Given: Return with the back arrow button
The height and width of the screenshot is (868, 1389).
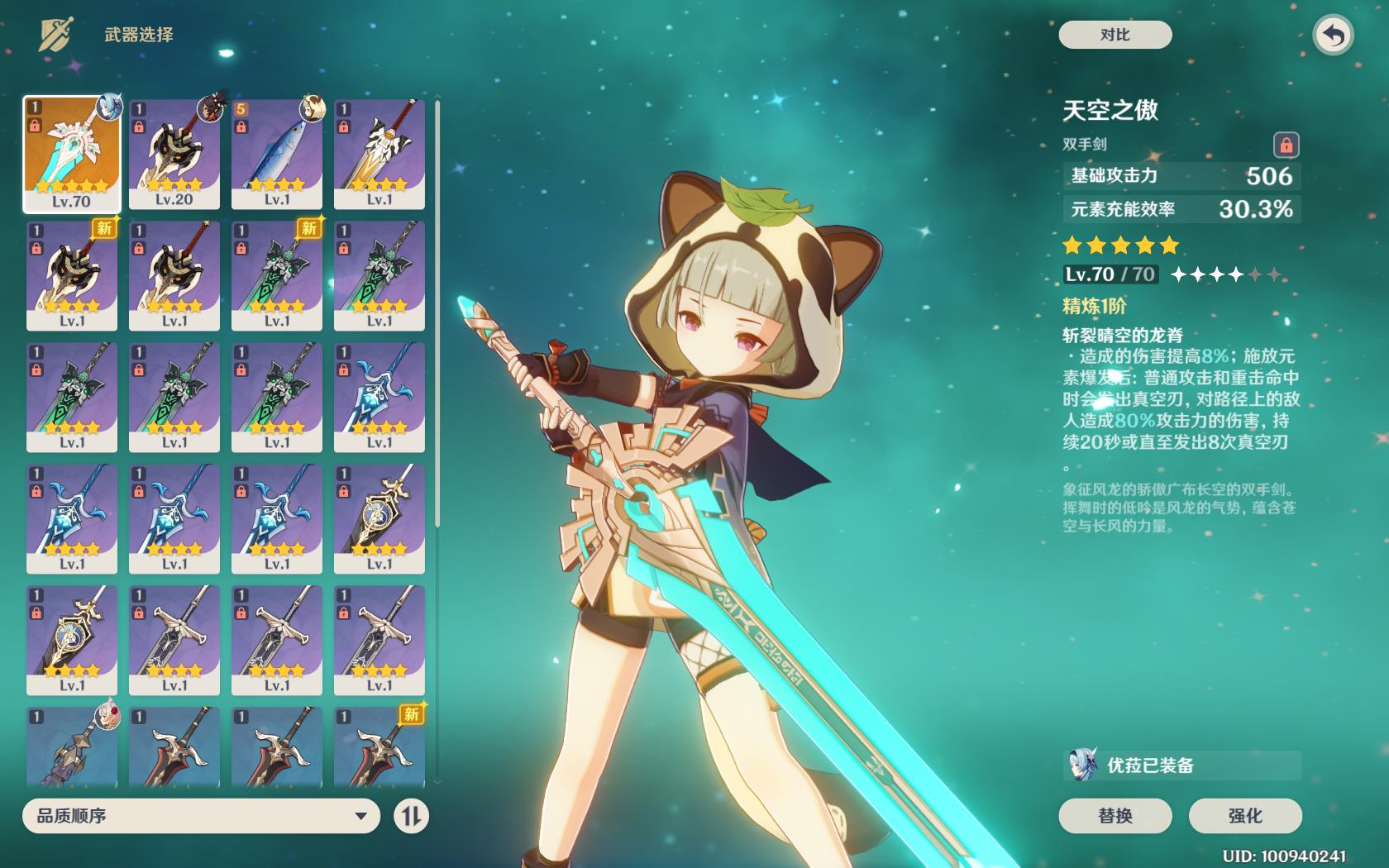Looking at the screenshot, I should click(x=1333, y=36).
